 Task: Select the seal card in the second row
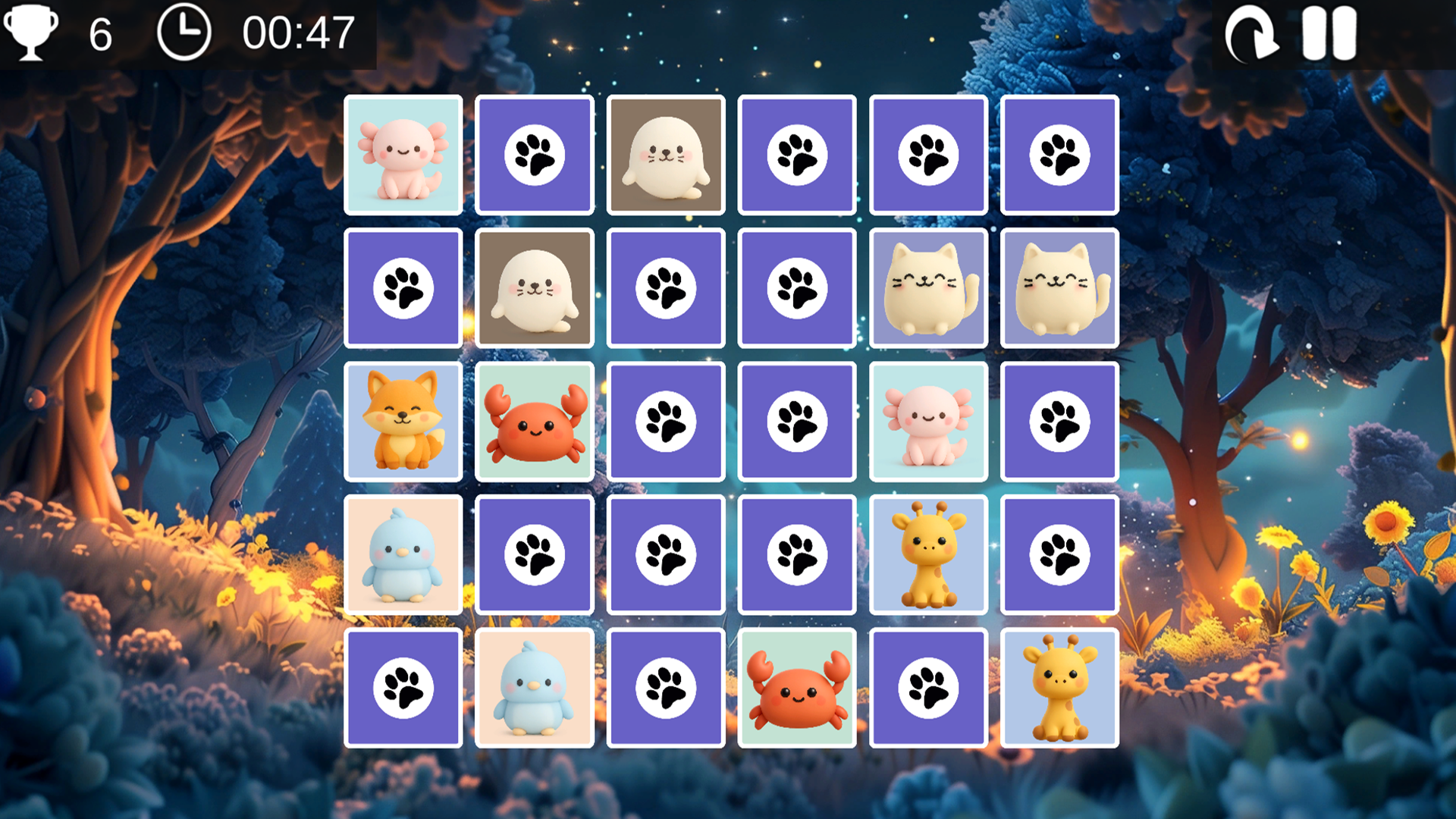coord(534,288)
